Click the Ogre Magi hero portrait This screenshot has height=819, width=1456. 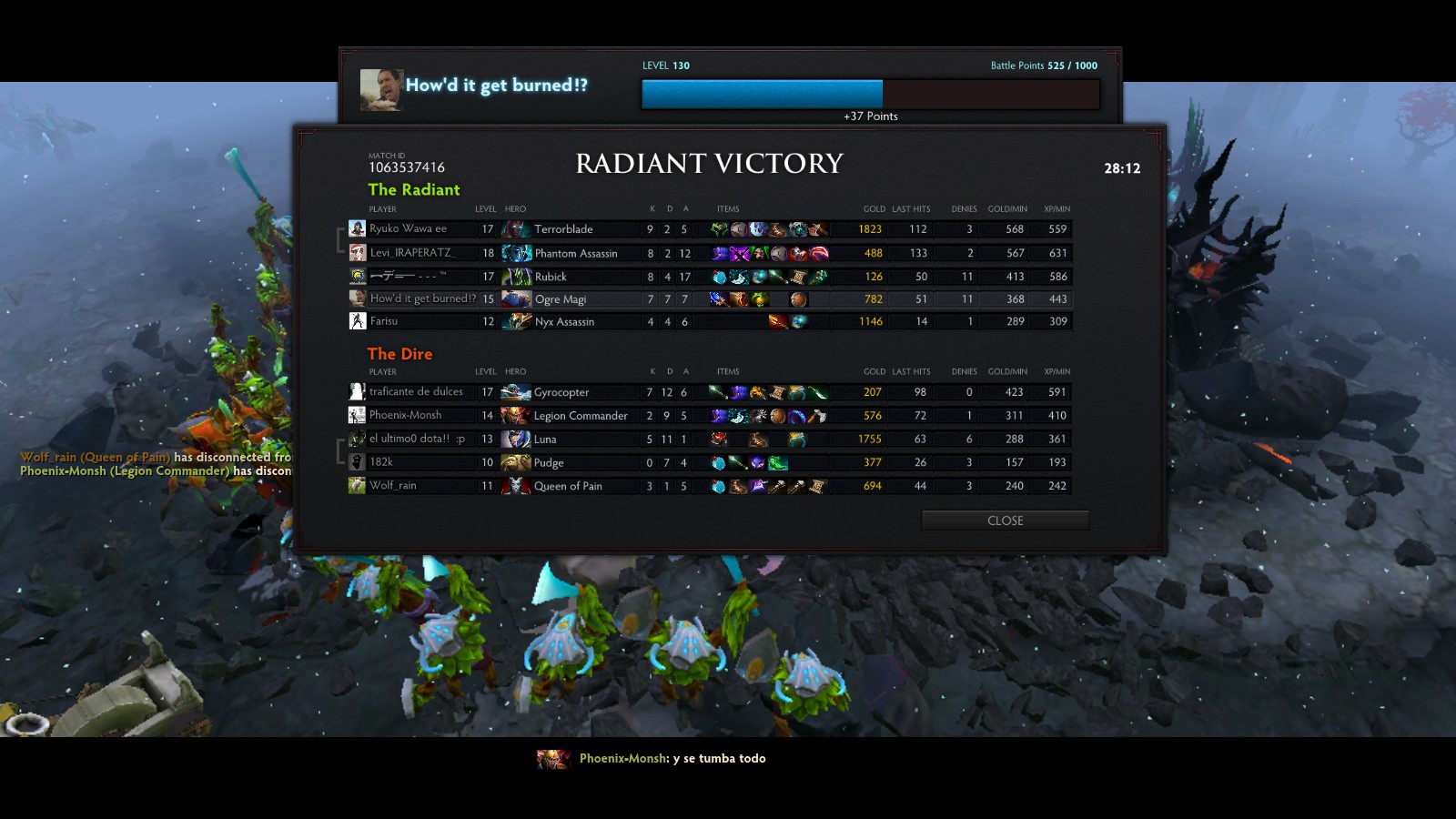(x=517, y=299)
